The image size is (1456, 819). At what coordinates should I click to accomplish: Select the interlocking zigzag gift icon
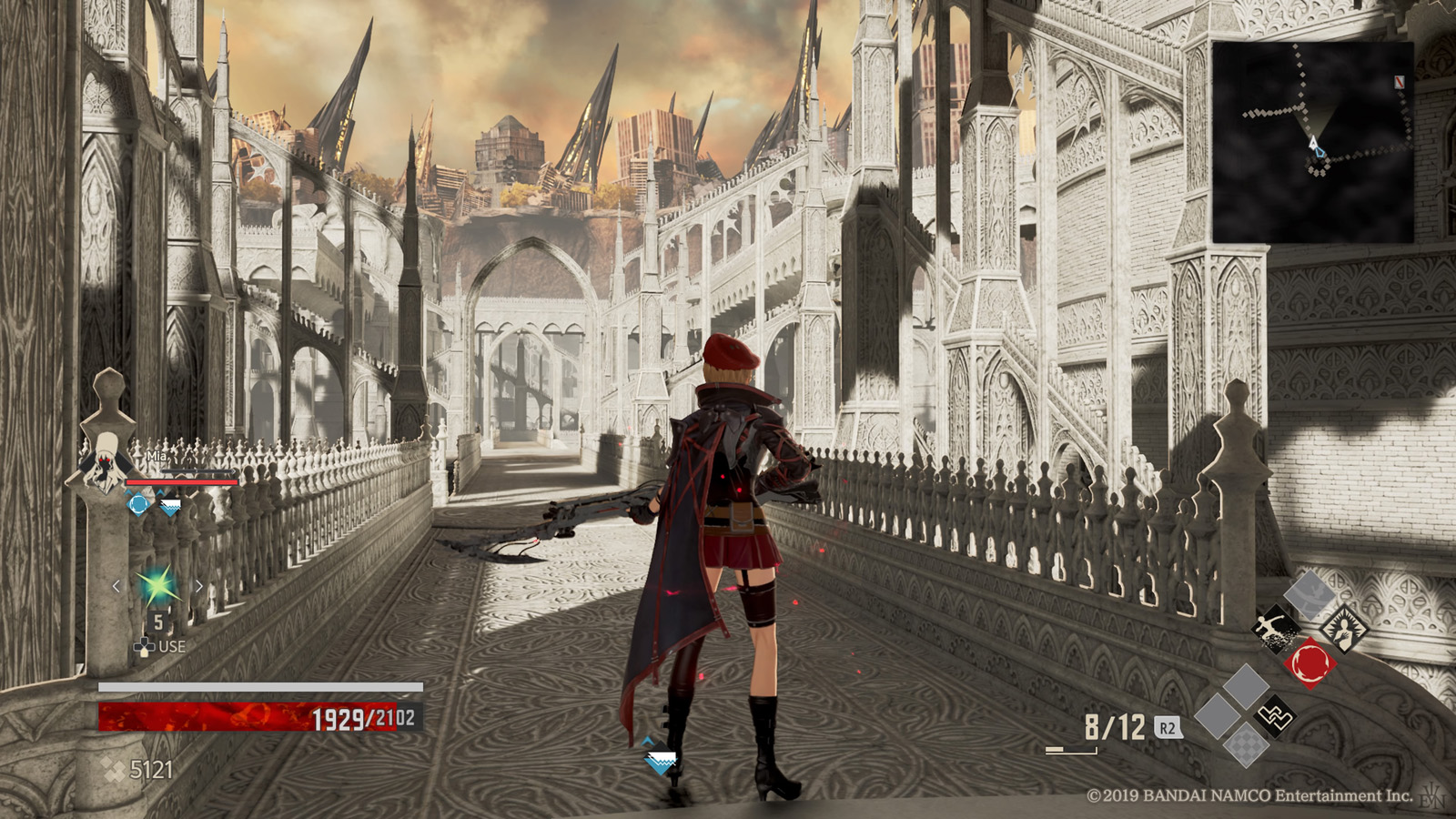pyautogui.click(x=1275, y=716)
